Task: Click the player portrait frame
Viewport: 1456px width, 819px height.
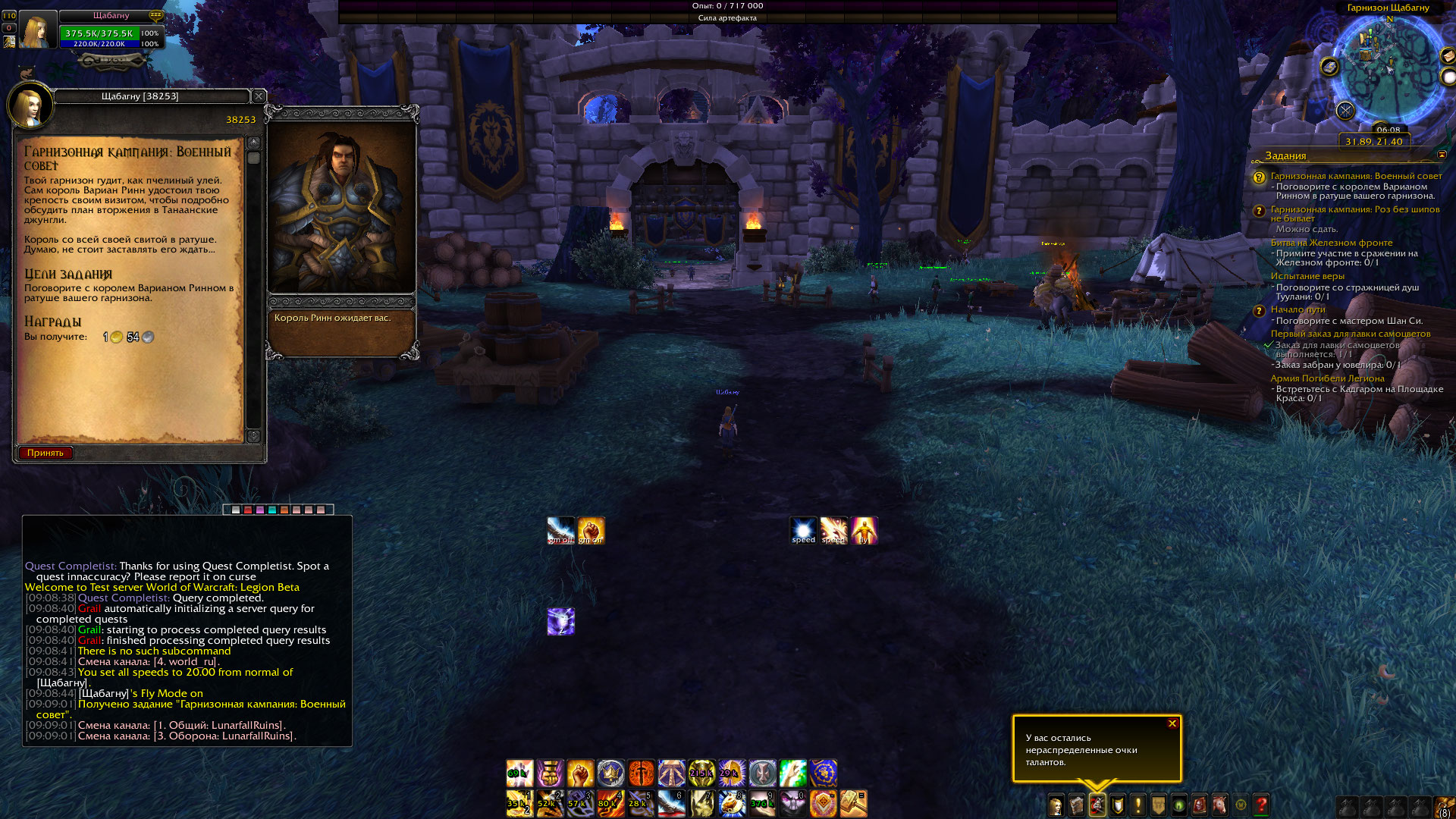Action: [37, 31]
